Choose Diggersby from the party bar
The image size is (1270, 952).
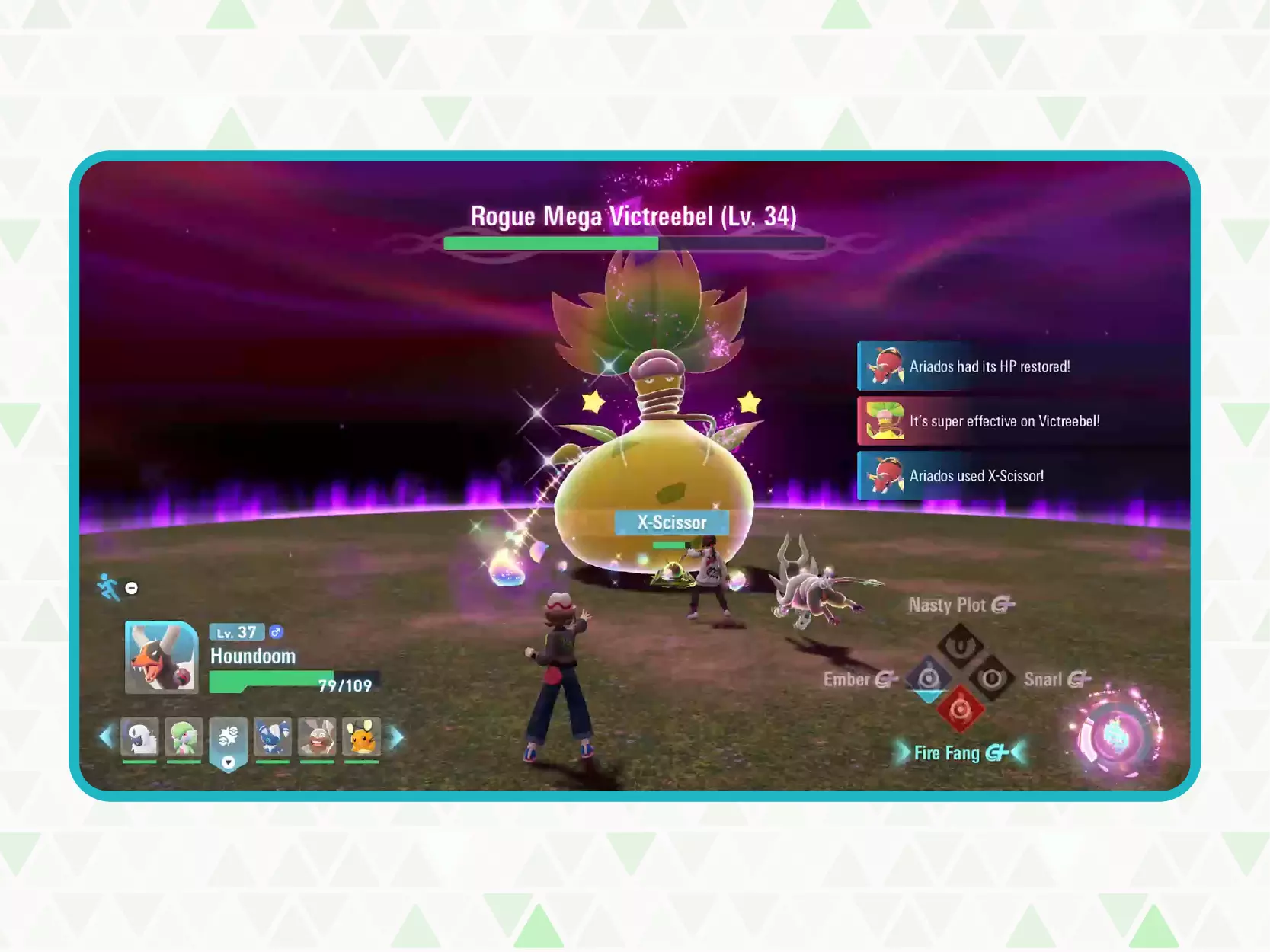317,737
